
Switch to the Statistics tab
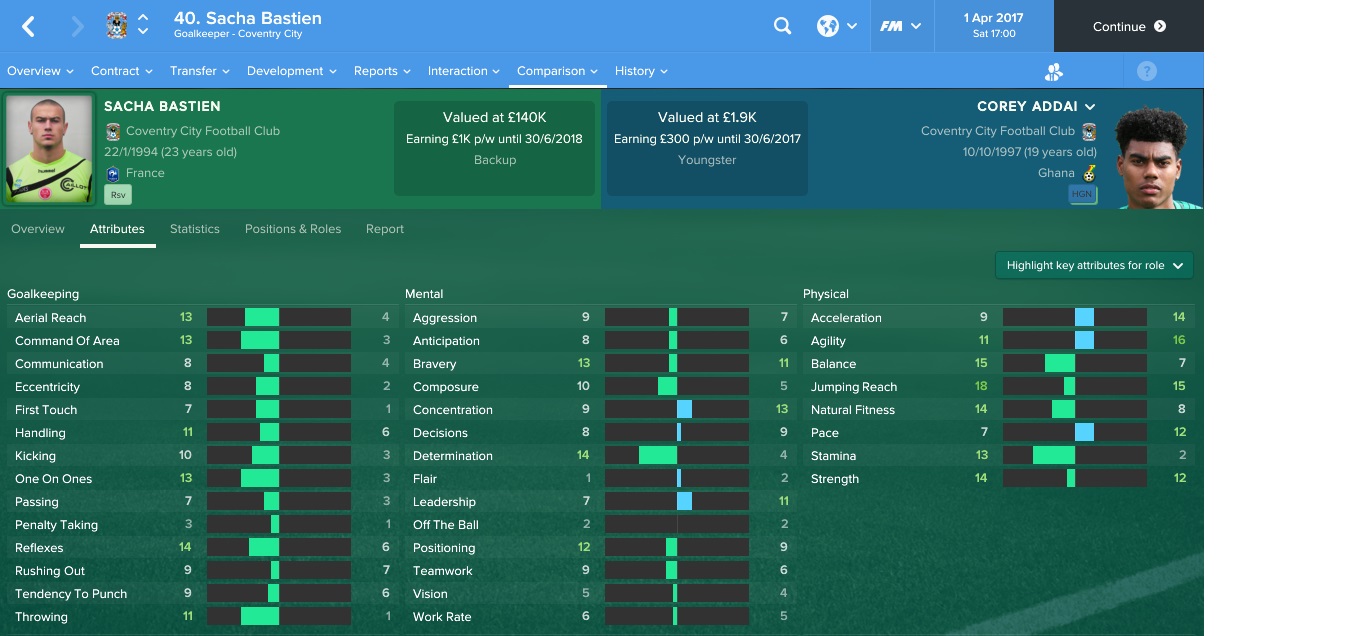(195, 229)
